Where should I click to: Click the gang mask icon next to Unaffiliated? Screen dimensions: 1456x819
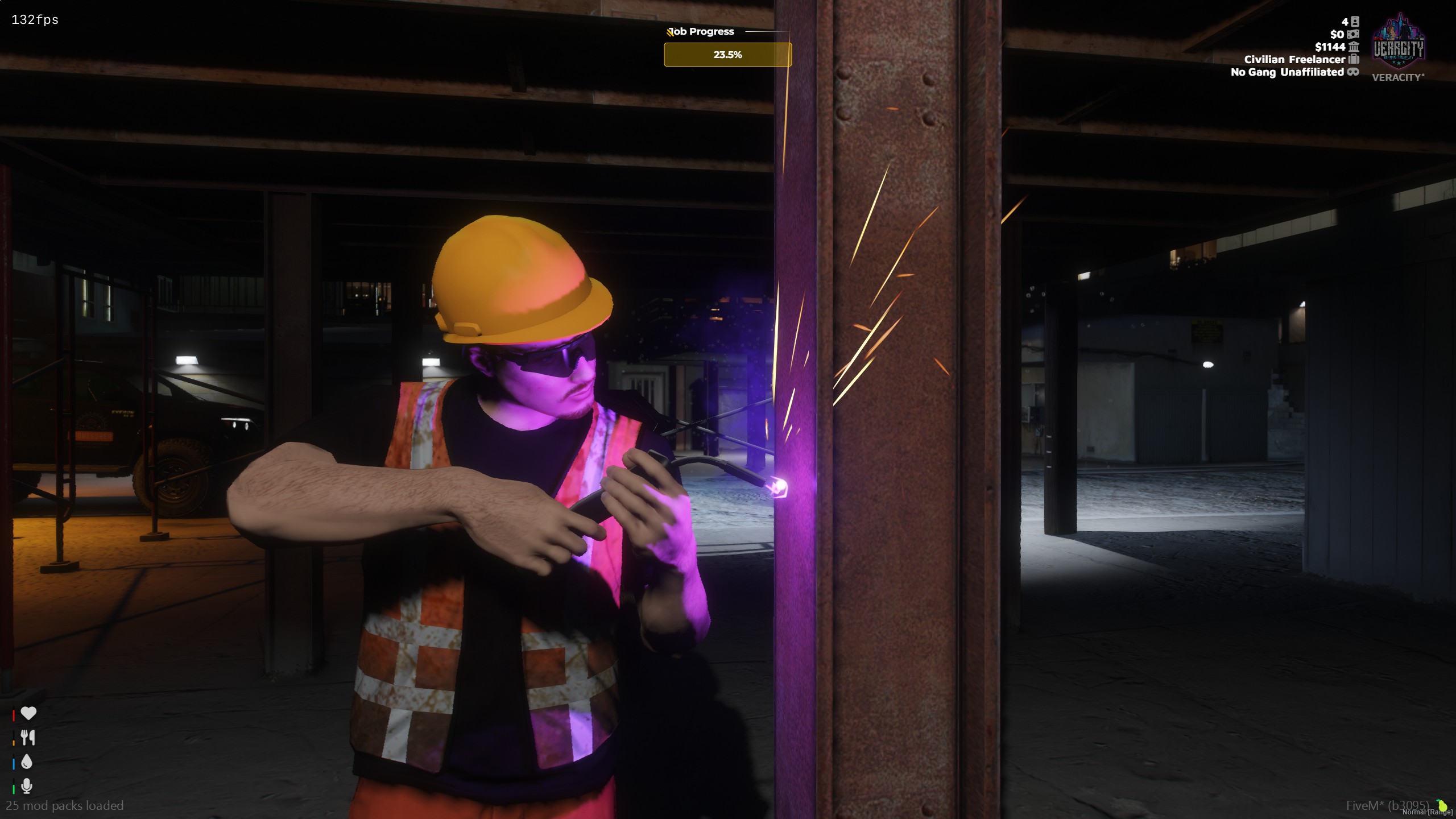point(1352,72)
